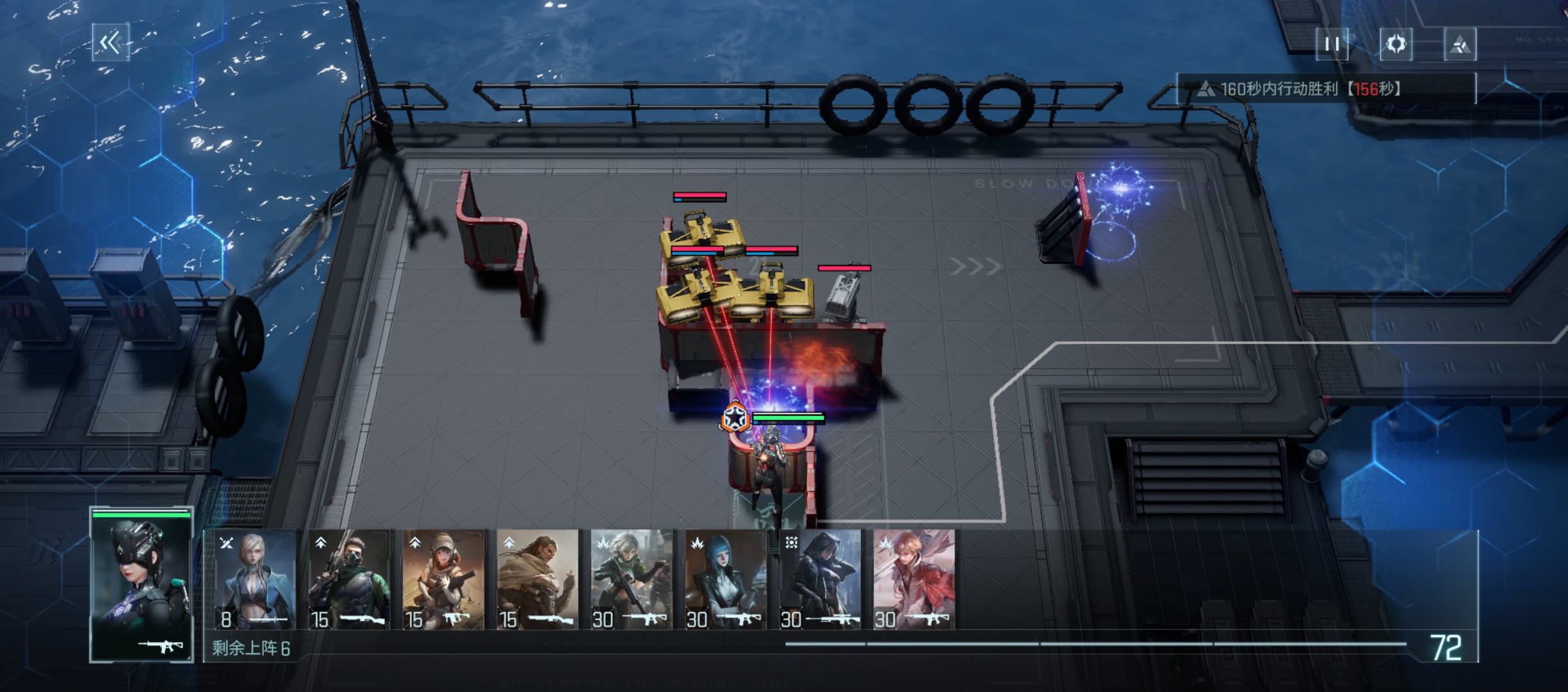
Task: Click the double-chevron back button
Action: pos(110,43)
